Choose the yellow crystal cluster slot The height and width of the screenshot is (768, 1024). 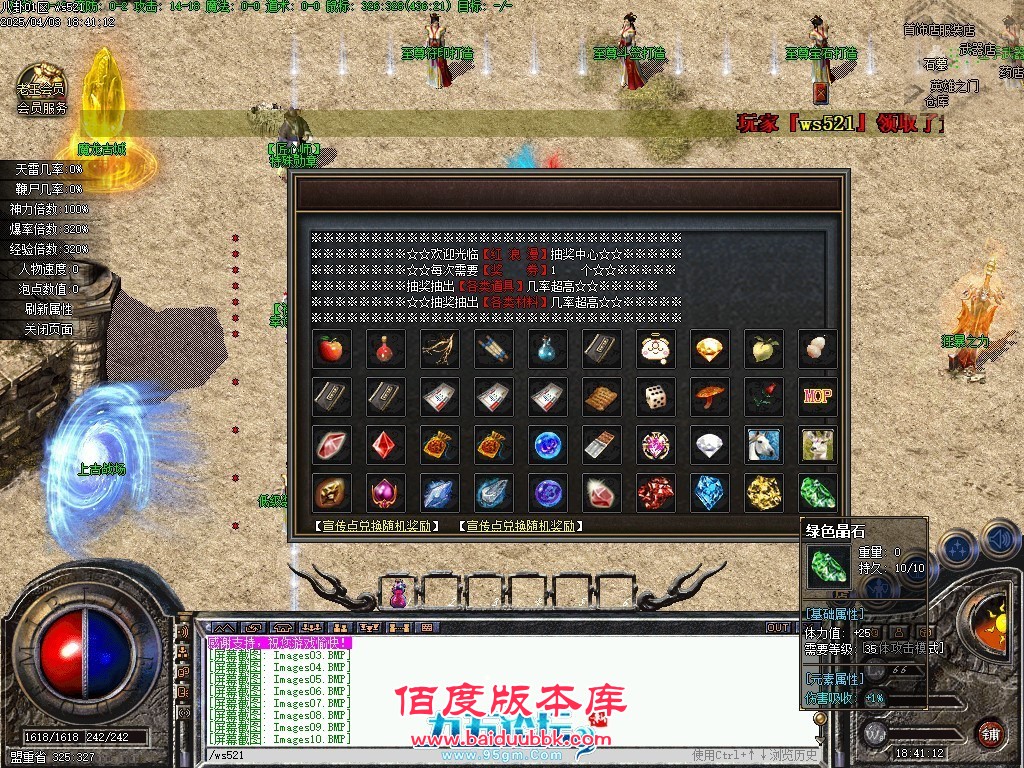click(764, 493)
